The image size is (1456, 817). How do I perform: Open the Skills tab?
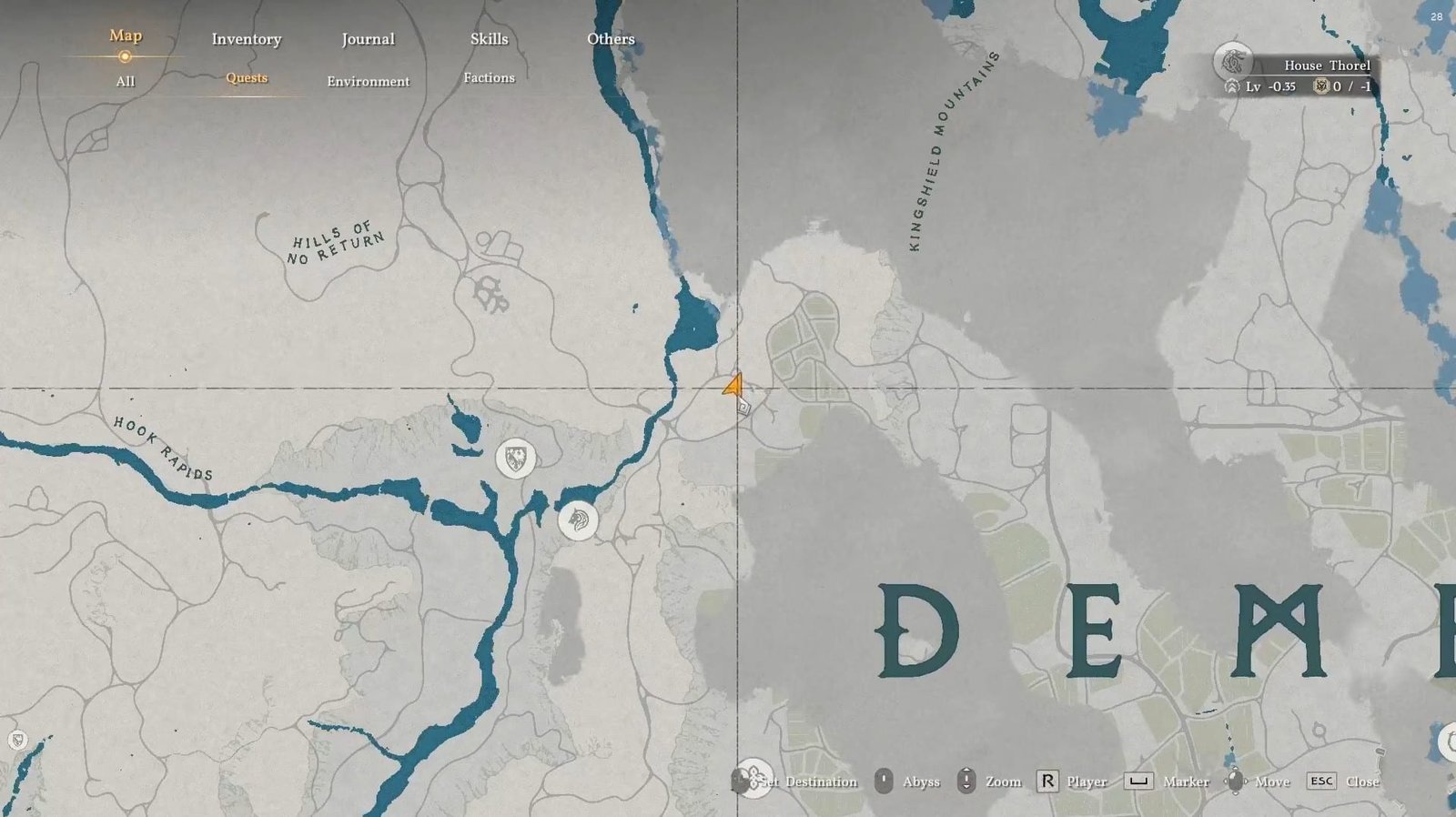pyautogui.click(x=489, y=39)
